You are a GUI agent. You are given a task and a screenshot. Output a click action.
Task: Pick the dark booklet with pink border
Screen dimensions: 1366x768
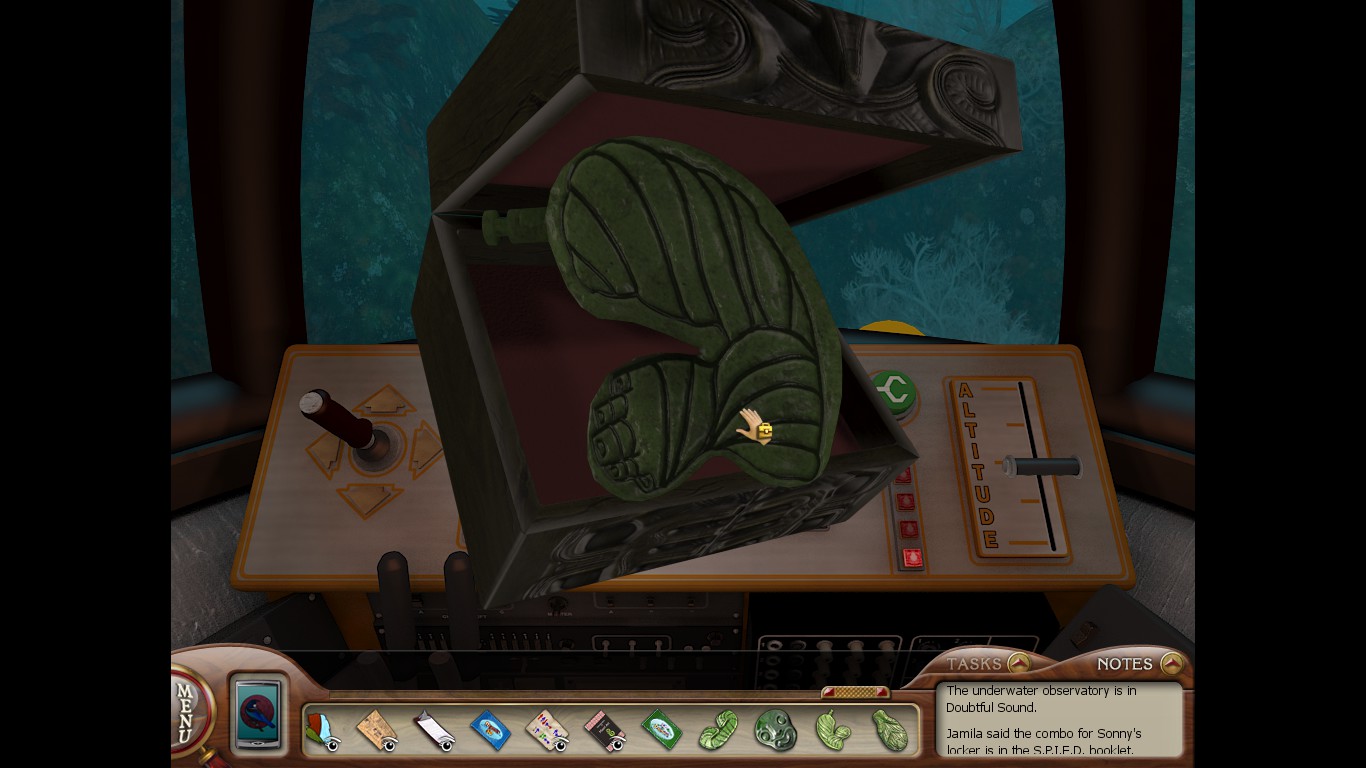tap(603, 731)
